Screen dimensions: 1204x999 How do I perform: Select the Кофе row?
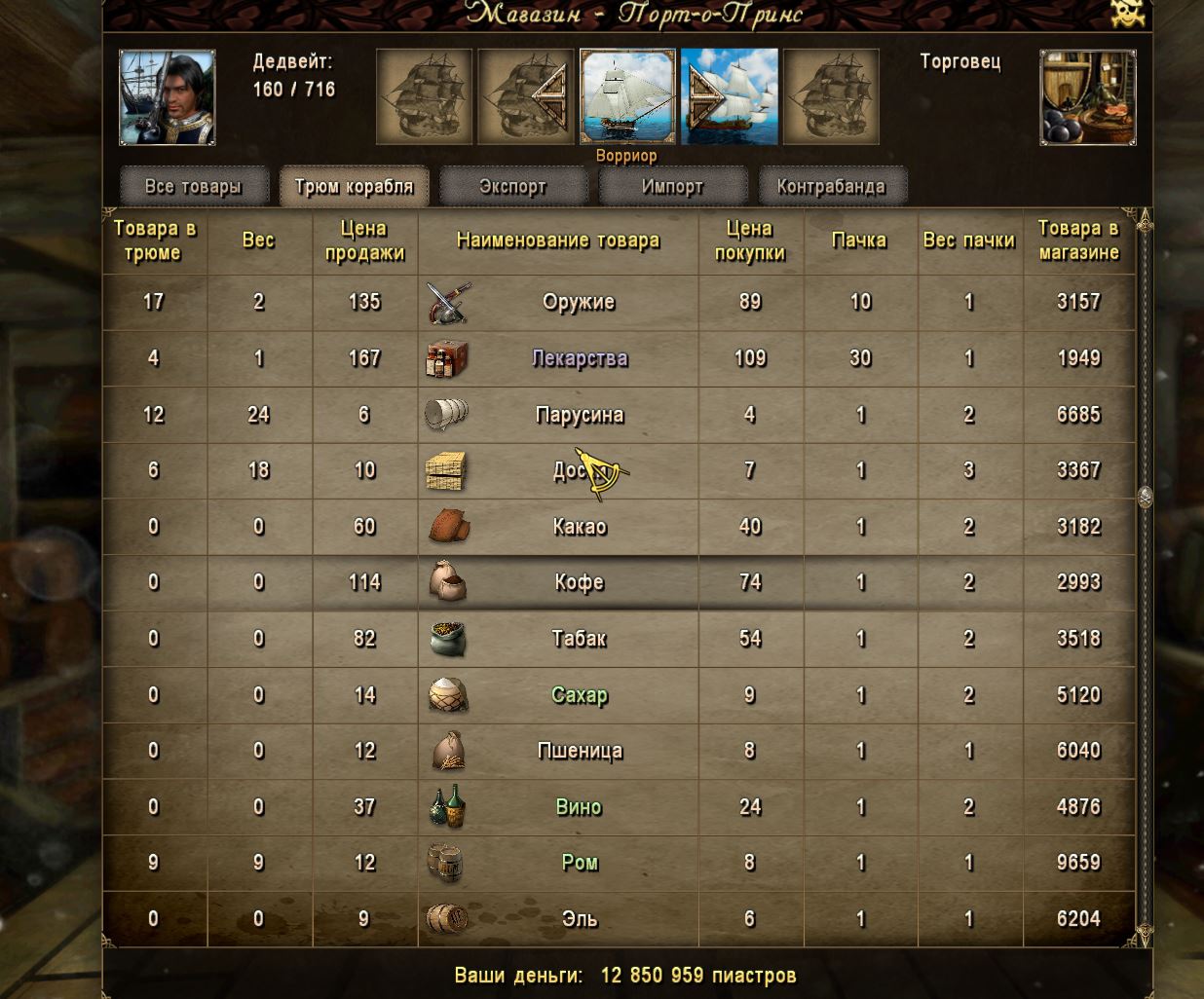(x=579, y=582)
